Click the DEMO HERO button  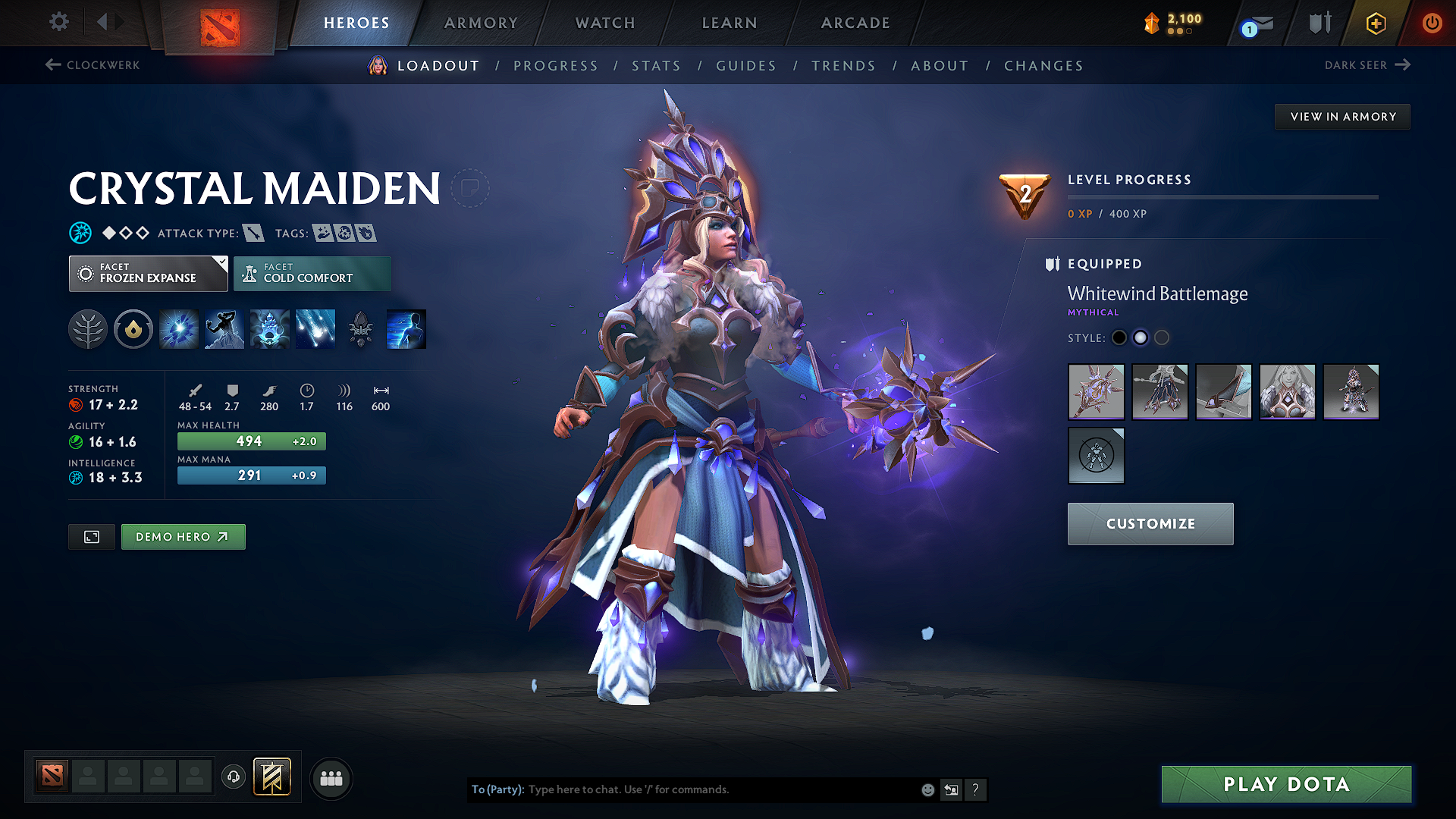(x=183, y=536)
